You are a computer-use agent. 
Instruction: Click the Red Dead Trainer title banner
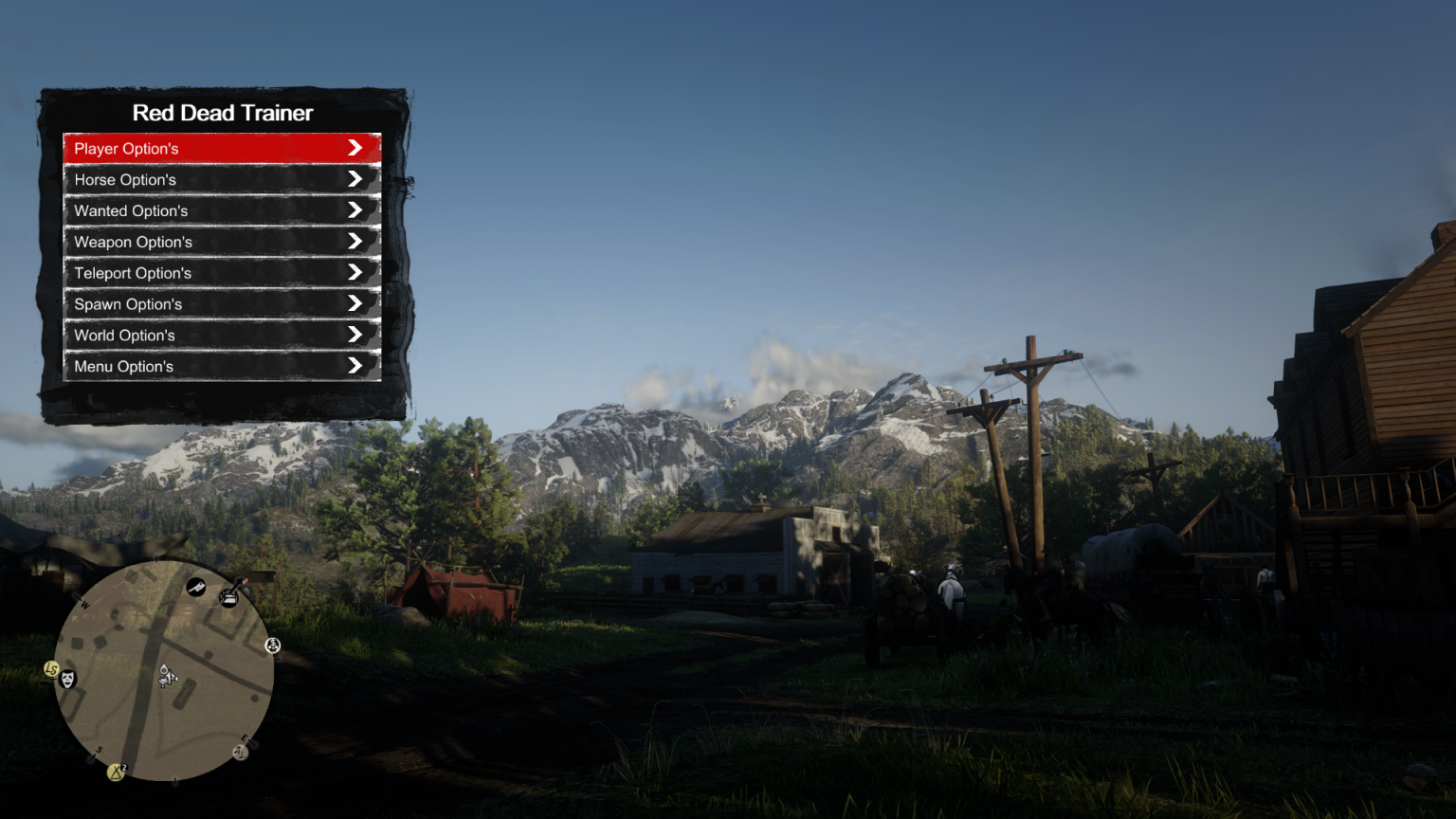tap(222, 112)
